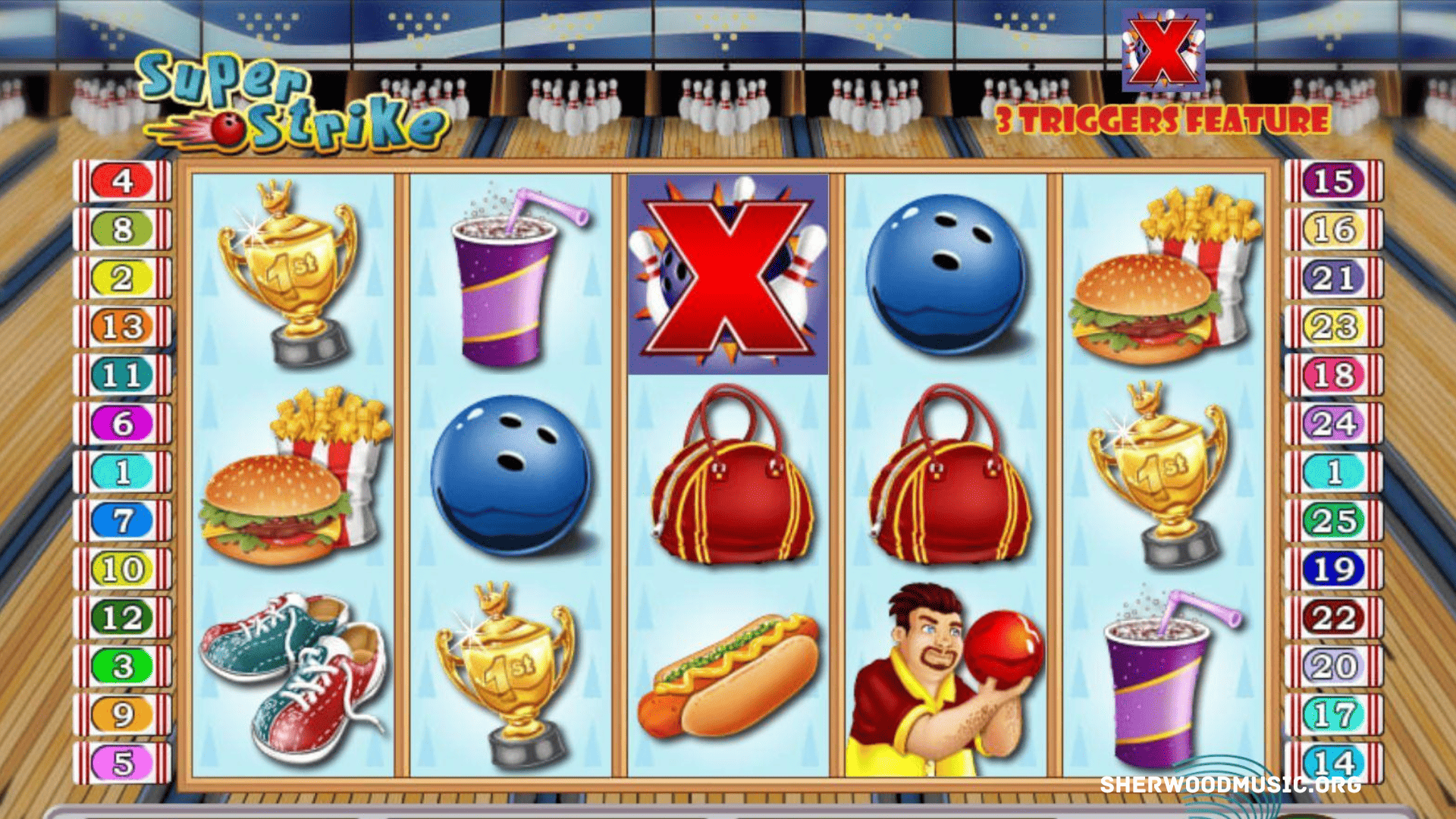The height and width of the screenshot is (819, 1456).
Task: Click the bottom control bar of the game
Action: tap(728, 811)
